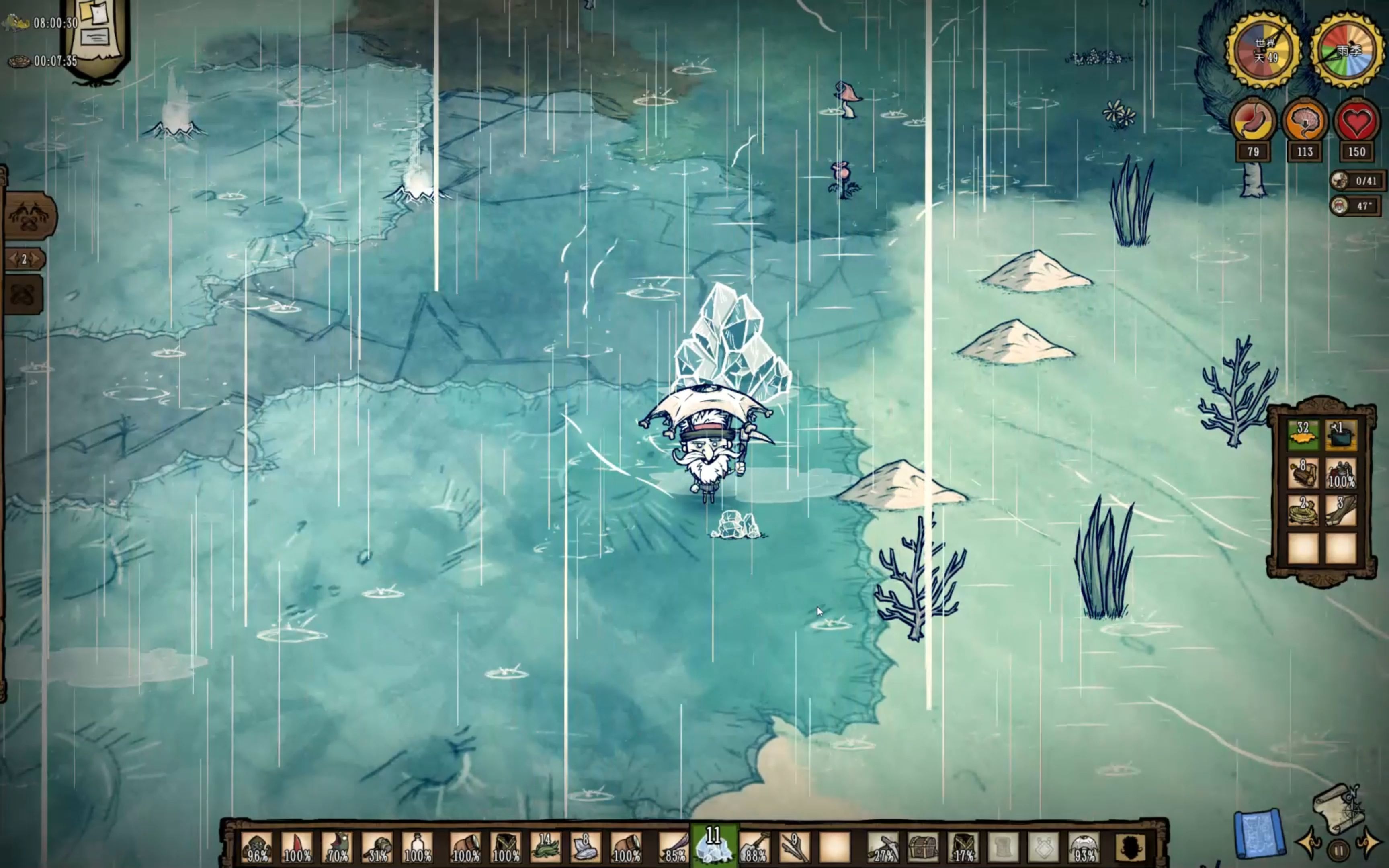Screen dimensions: 1389x868
Task: Select the logs stack of 8 in backpack
Action: click(x=1303, y=473)
